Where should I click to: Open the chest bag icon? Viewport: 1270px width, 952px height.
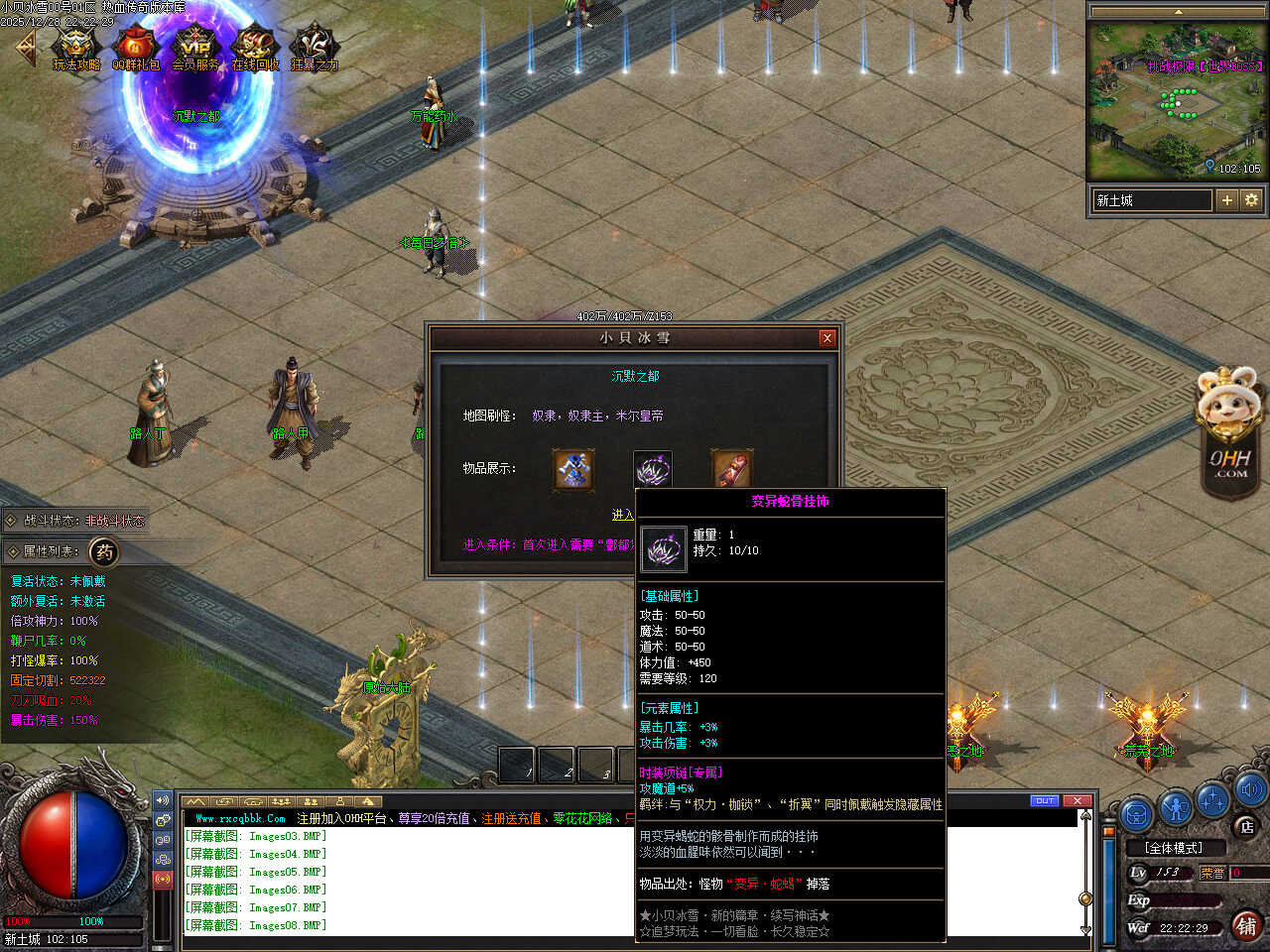(x=1137, y=814)
